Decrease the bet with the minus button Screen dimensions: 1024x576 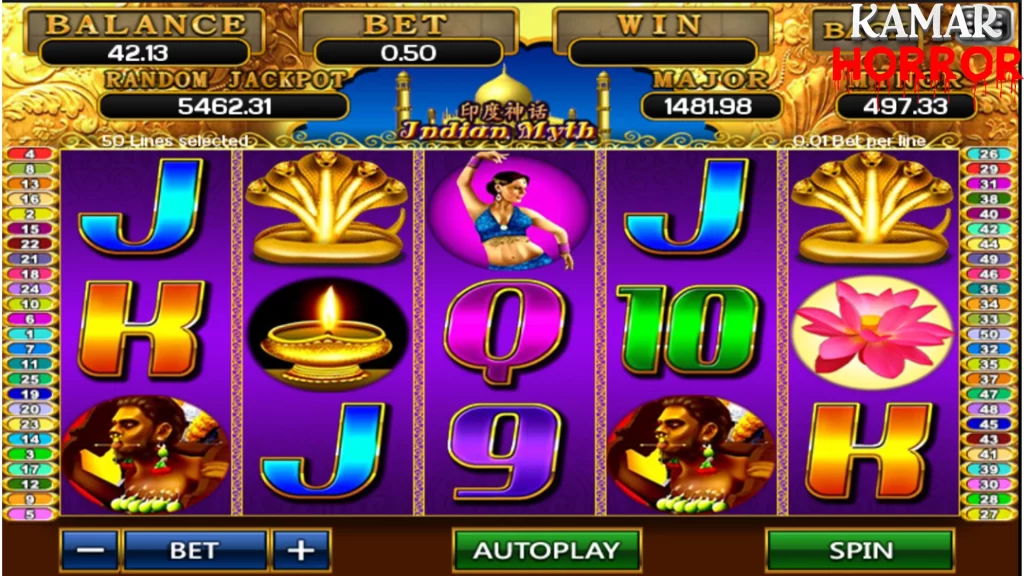(x=89, y=550)
